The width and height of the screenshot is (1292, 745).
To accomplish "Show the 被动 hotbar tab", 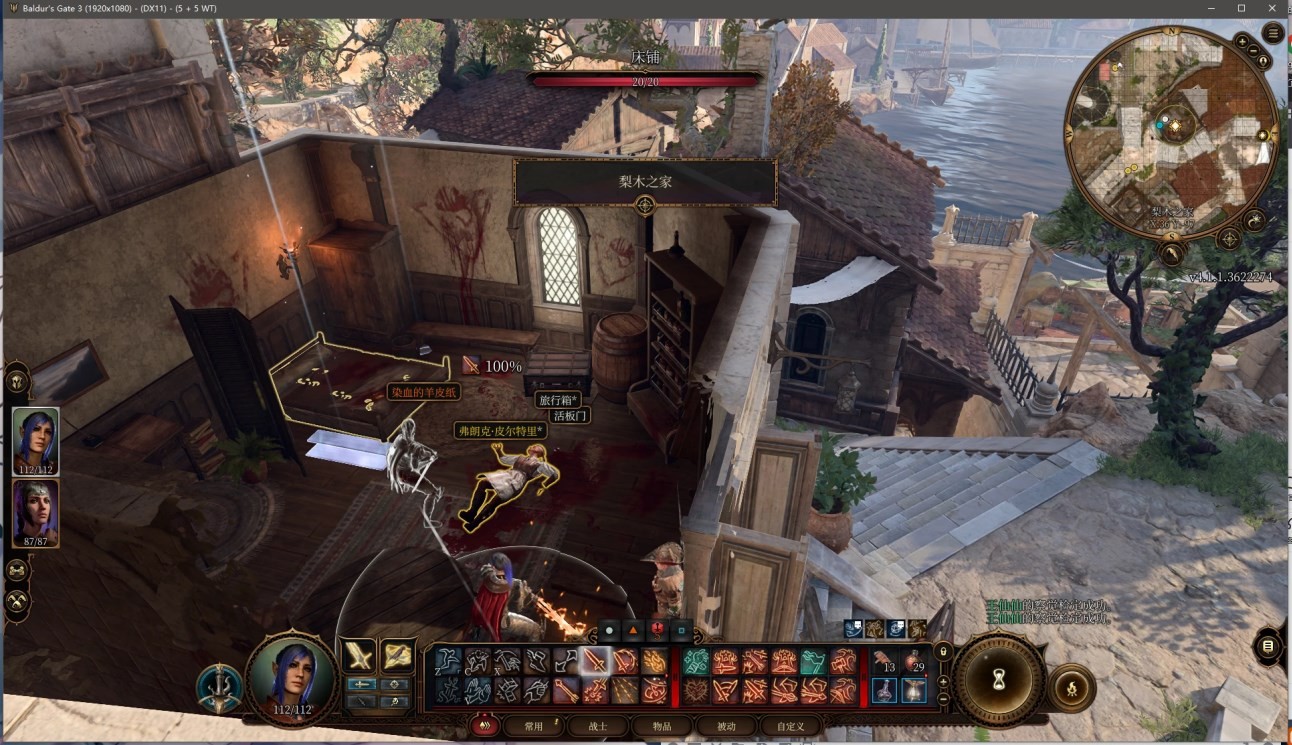I will [x=726, y=726].
